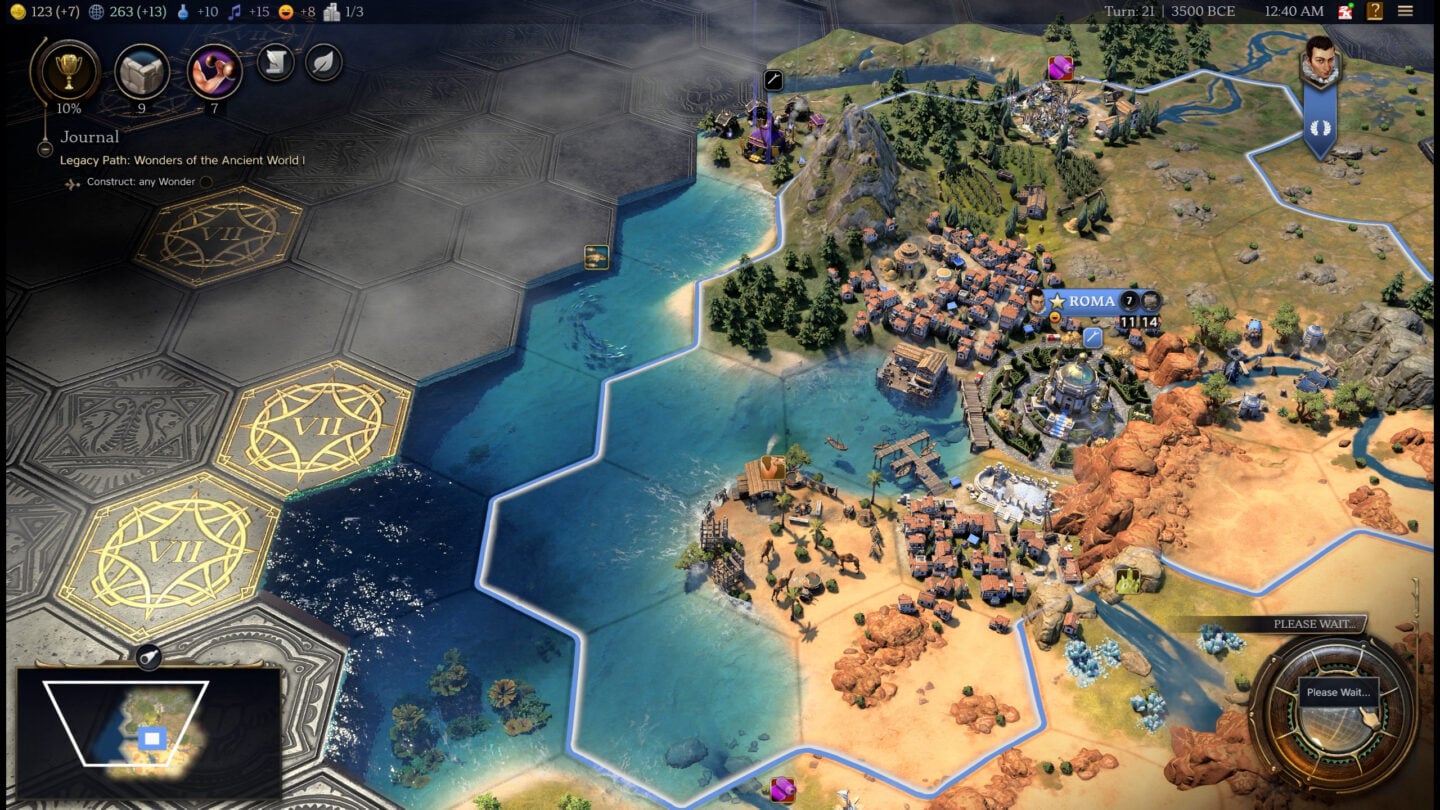Click the Please Wait button
1440x810 pixels.
pos(1338,692)
